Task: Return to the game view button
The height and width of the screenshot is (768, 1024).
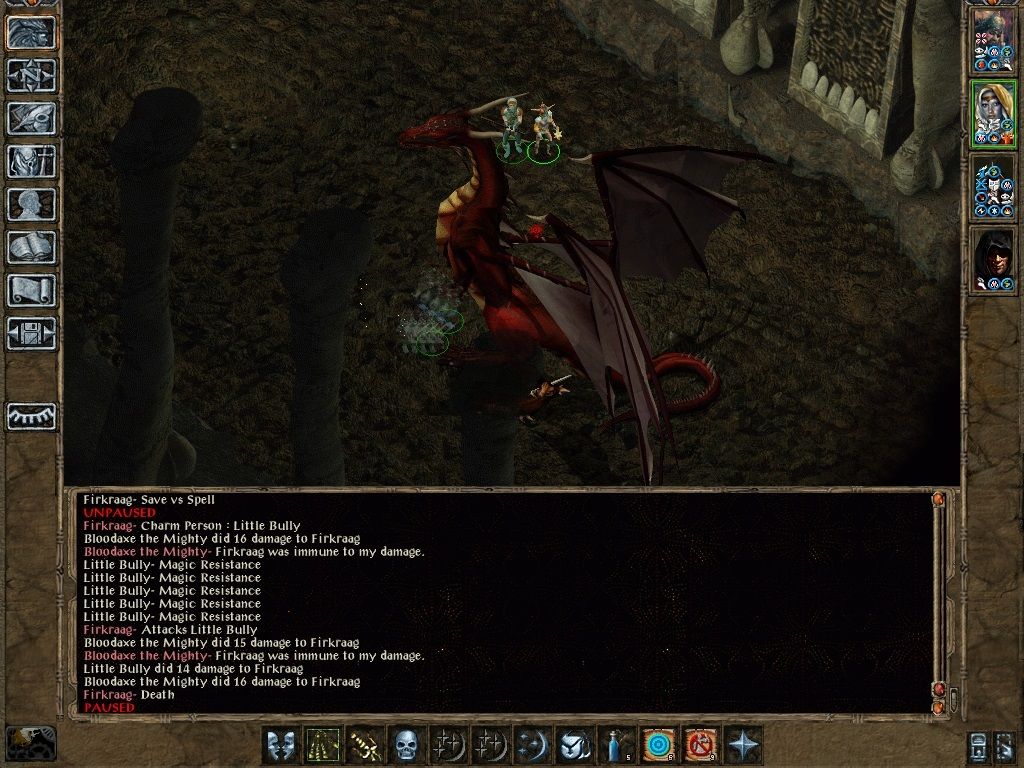Action: pos(31,33)
